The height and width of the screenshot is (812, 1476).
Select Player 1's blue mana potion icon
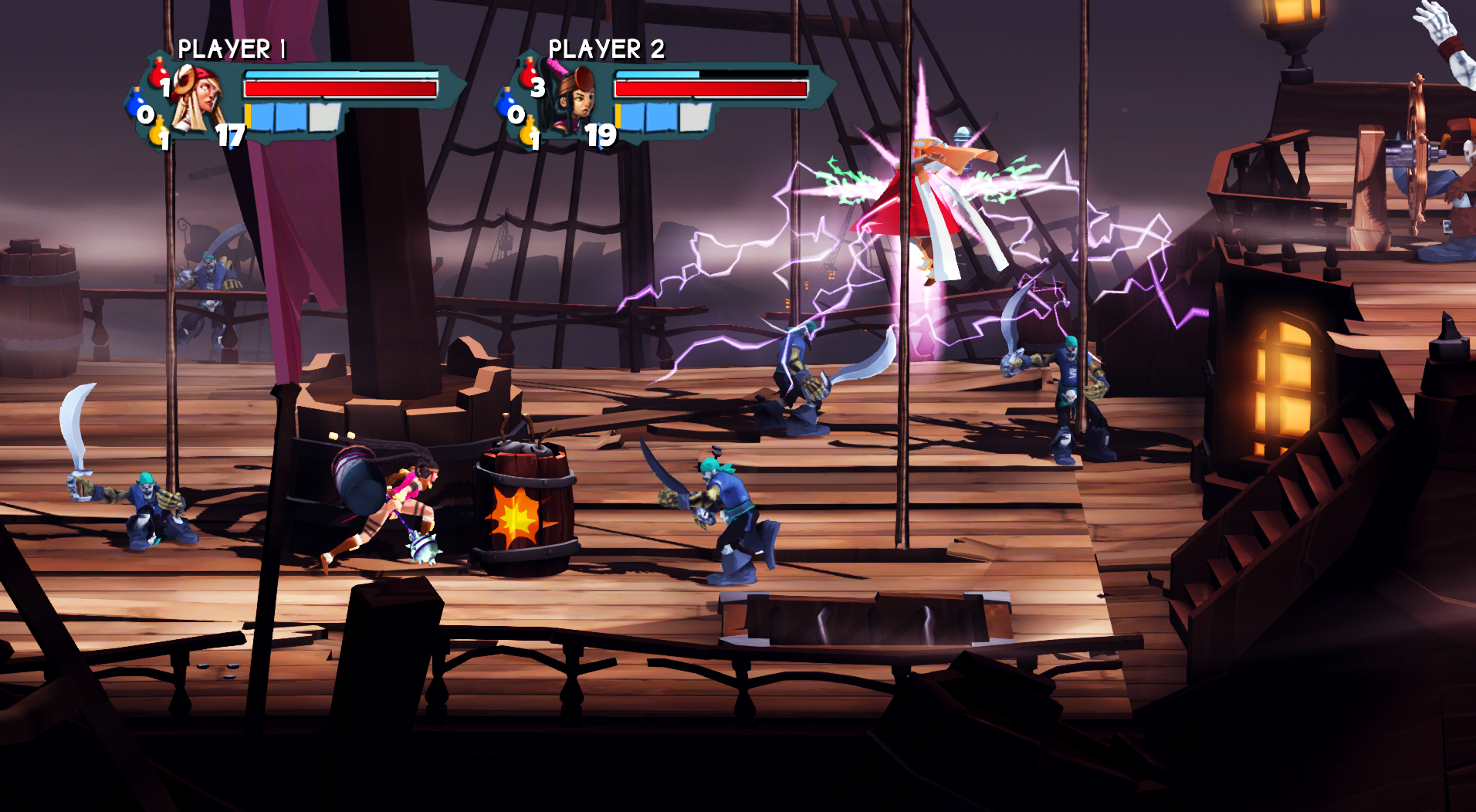pos(137,101)
